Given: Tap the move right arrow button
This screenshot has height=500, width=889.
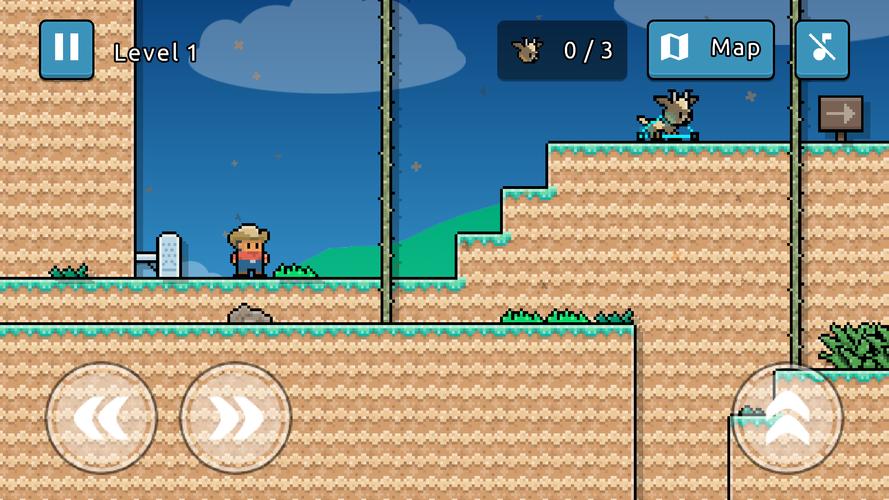Looking at the screenshot, I should (x=235, y=417).
